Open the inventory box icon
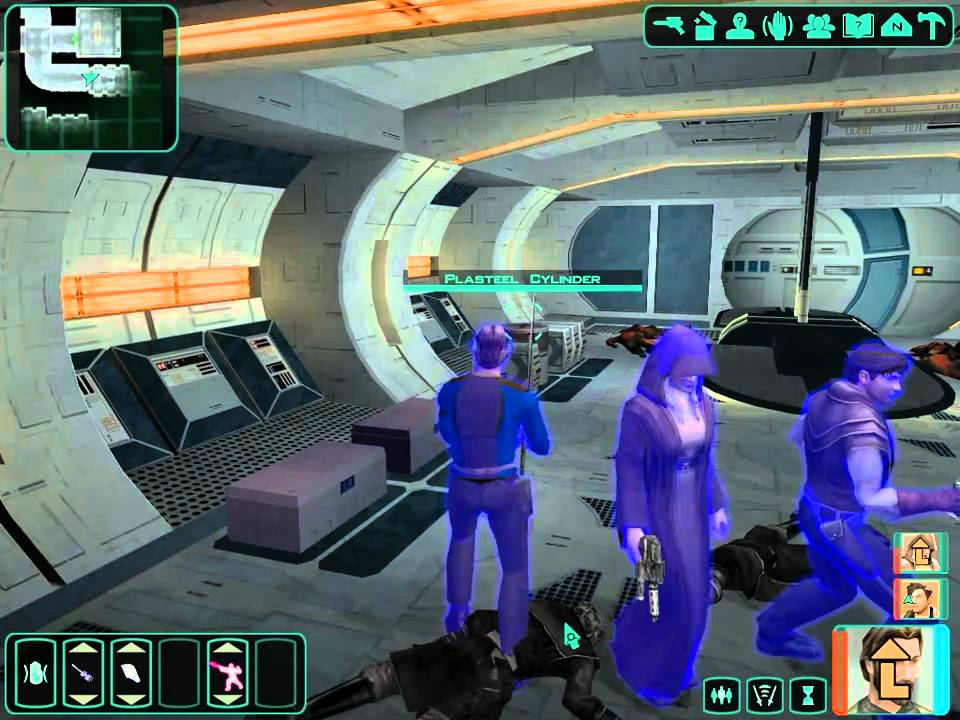Viewport: 960px width, 720px height. click(707, 26)
